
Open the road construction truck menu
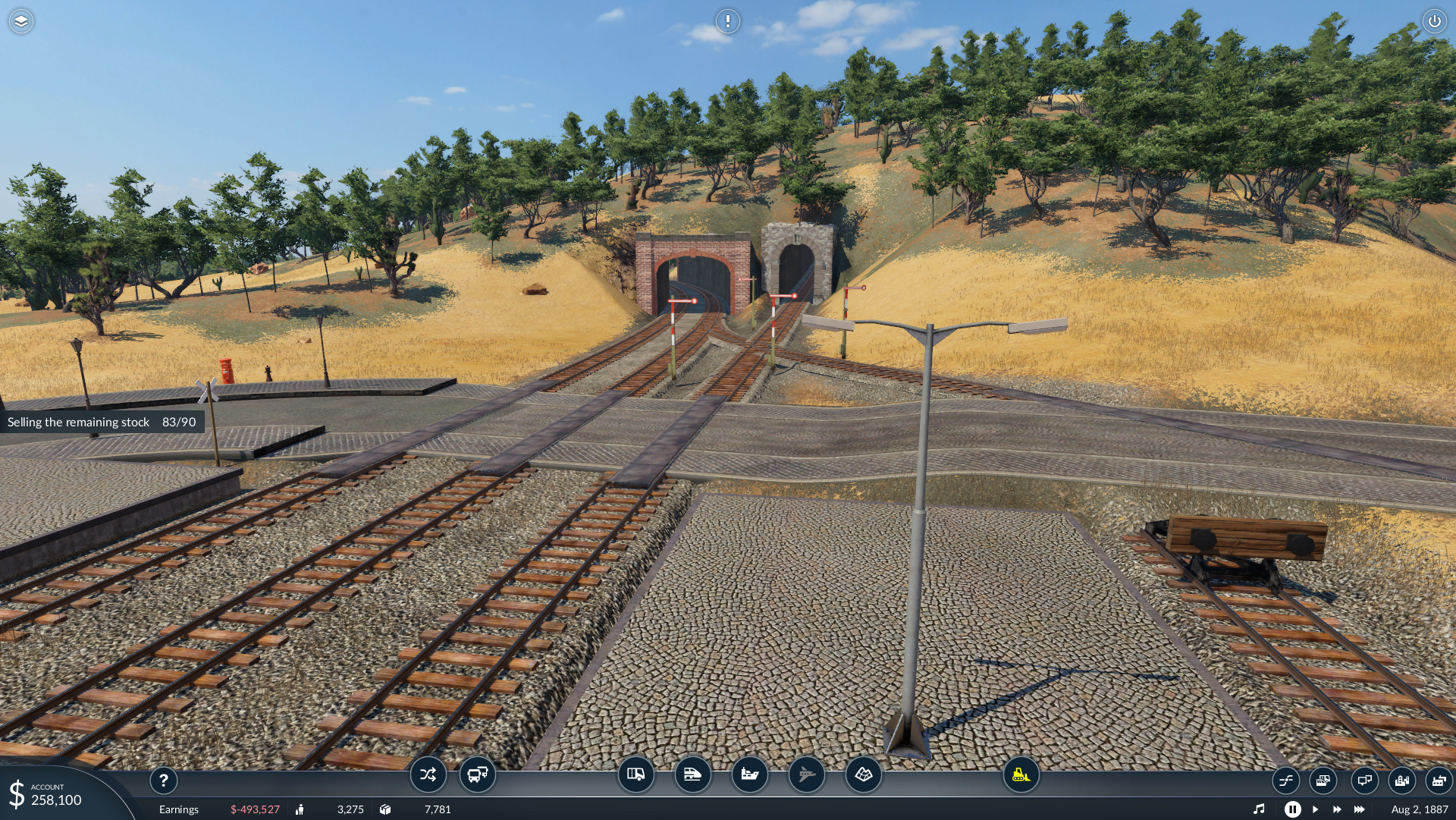click(x=635, y=774)
